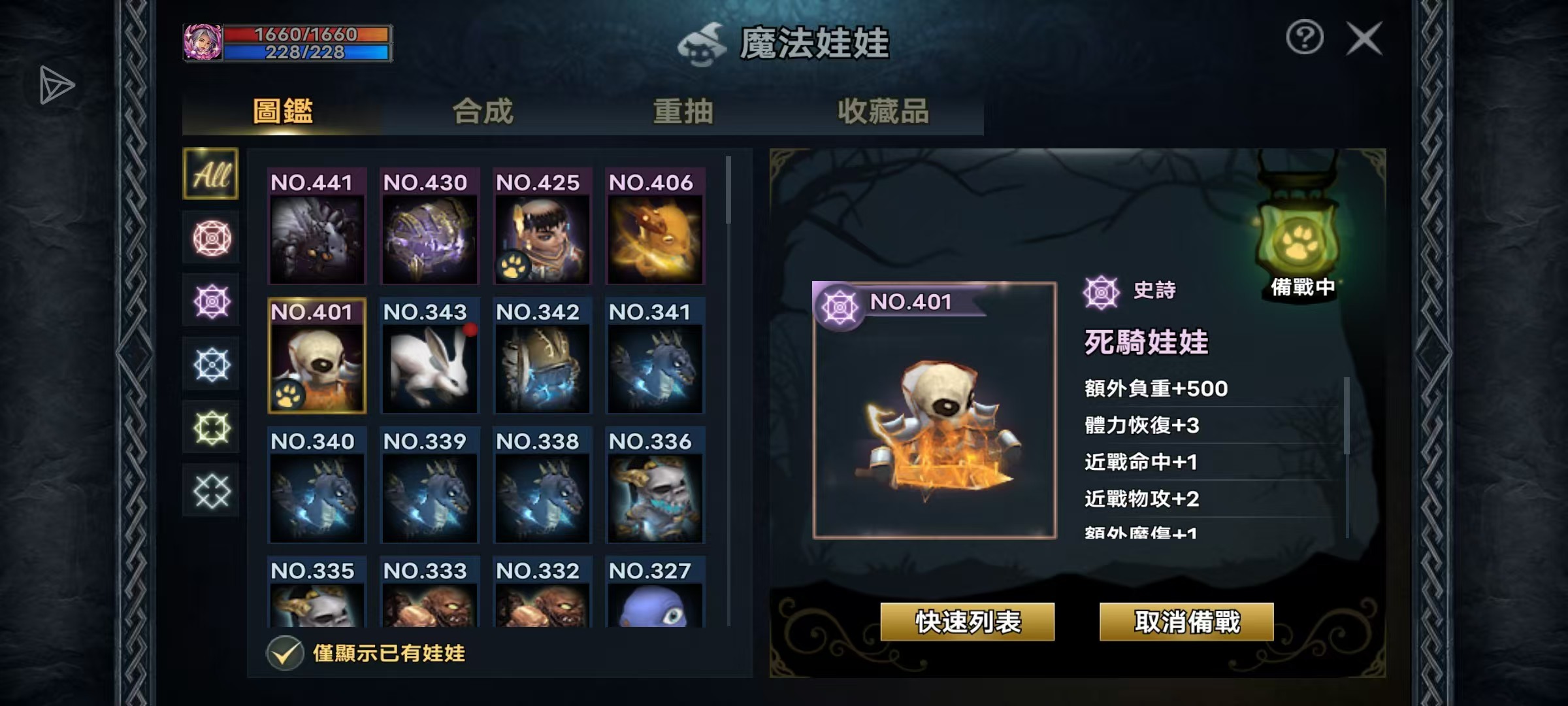This screenshot has height=706, width=1568.
Task: Click the 快速列表 button
Action: point(968,622)
